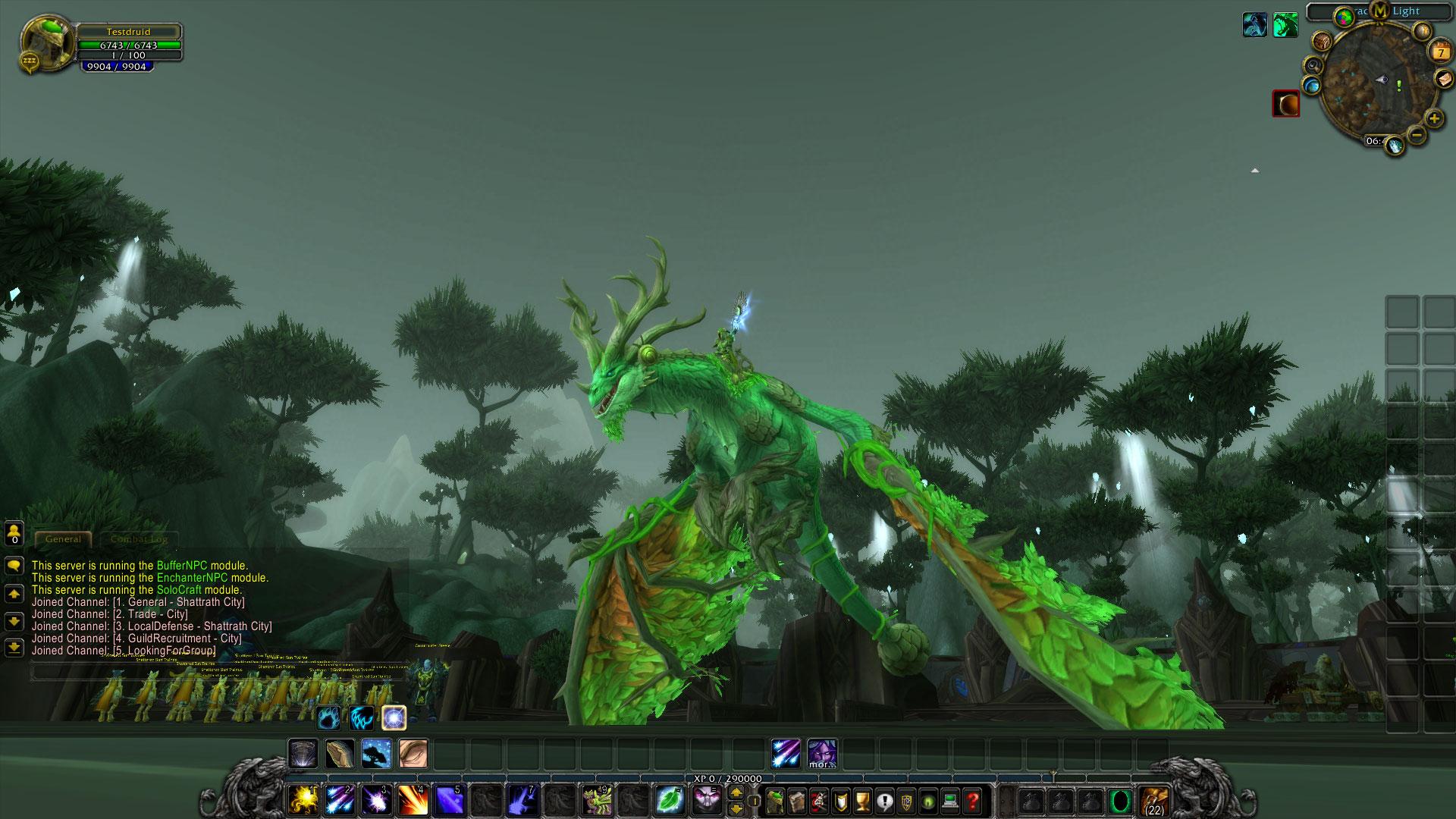The width and height of the screenshot is (1456, 819).
Task: Open the Game Menu computer icon
Action: click(x=949, y=800)
